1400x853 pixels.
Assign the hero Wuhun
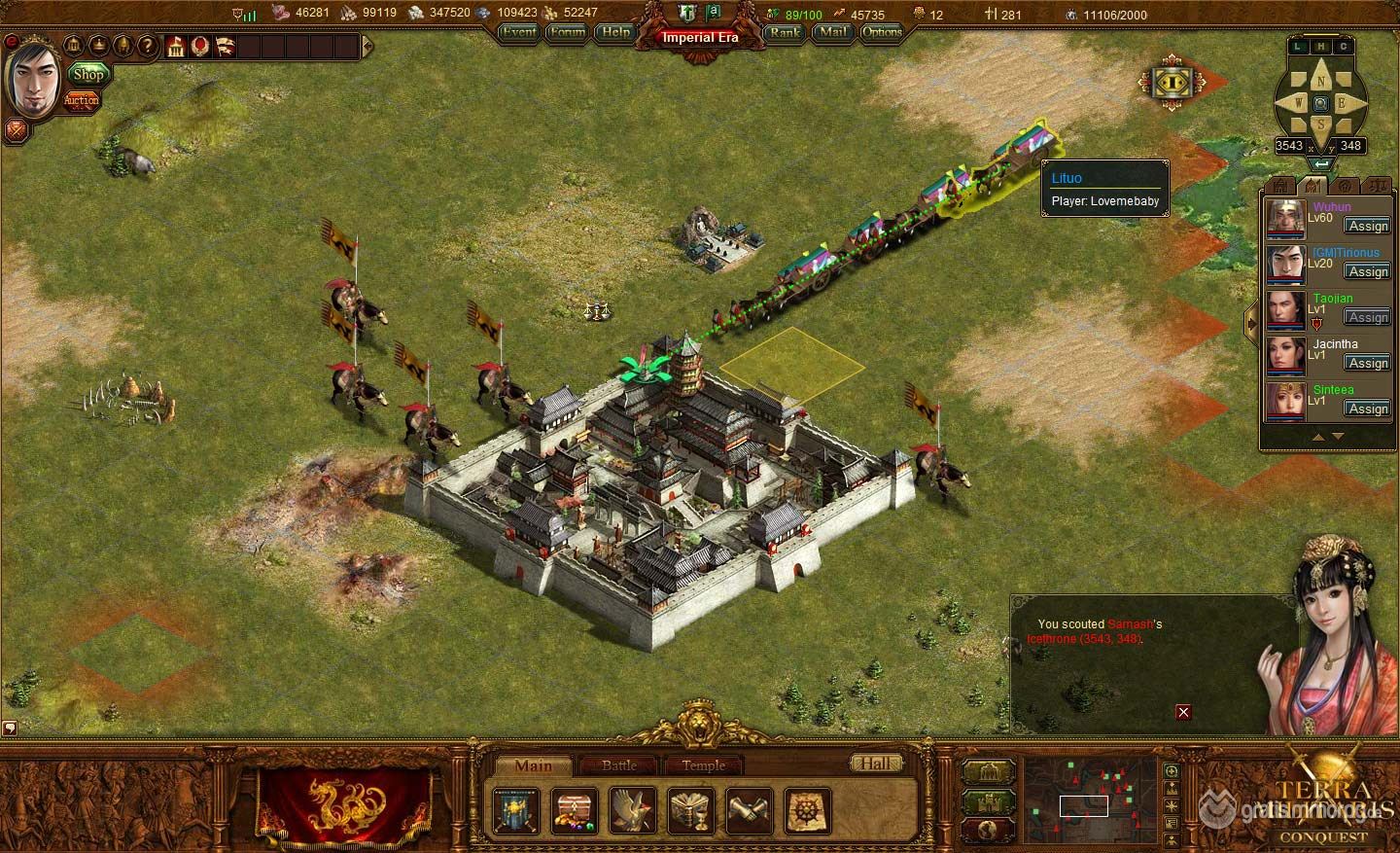[1367, 226]
